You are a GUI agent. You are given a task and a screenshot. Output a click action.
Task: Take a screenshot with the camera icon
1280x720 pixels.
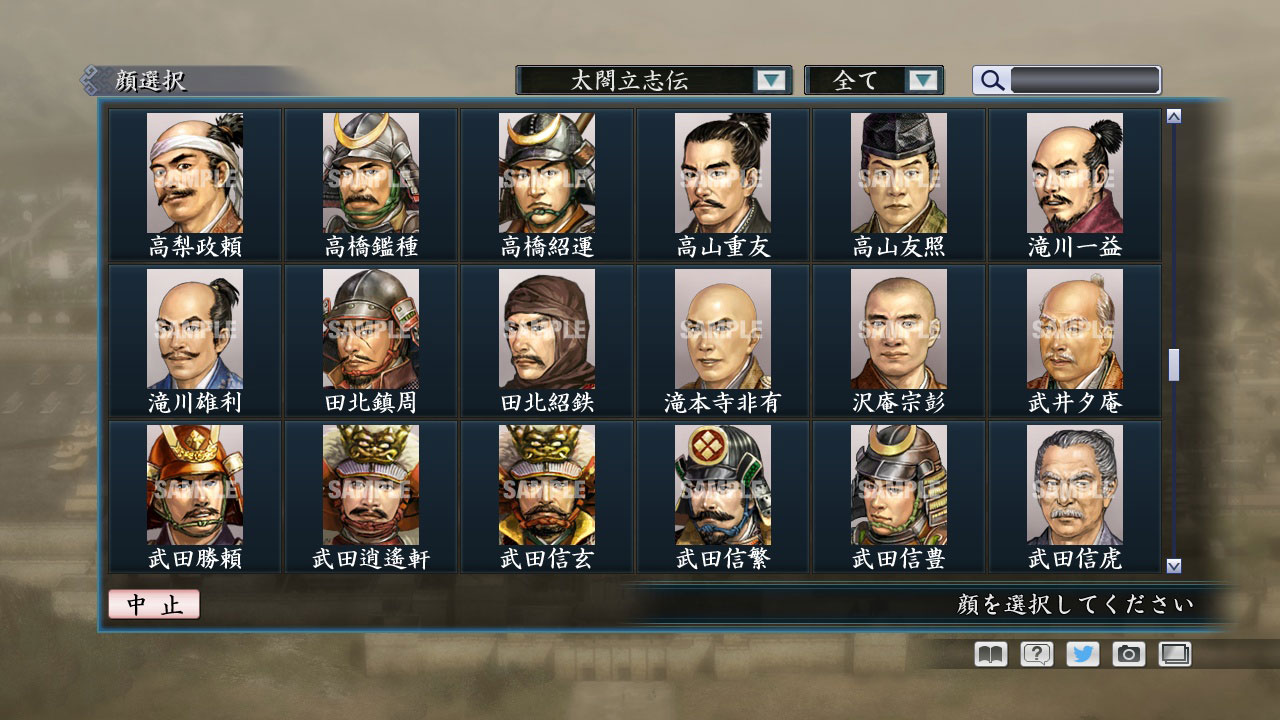click(x=1129, y=654)
